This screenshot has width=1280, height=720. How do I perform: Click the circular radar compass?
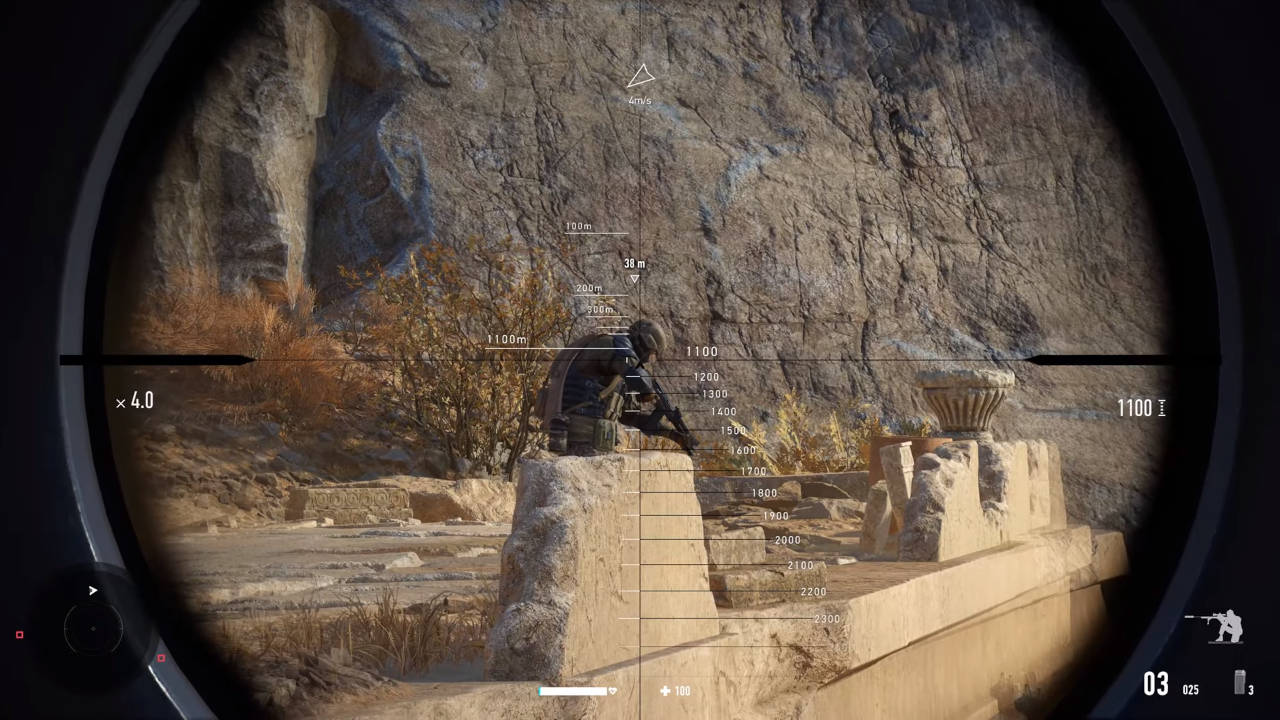coord(93,628)
